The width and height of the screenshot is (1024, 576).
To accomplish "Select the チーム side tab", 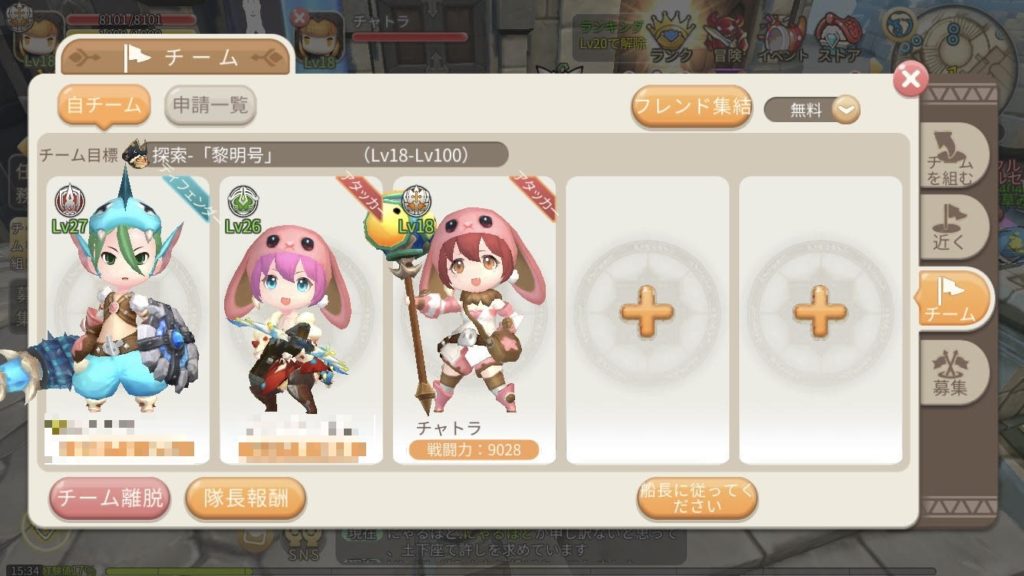I will 953,299.
